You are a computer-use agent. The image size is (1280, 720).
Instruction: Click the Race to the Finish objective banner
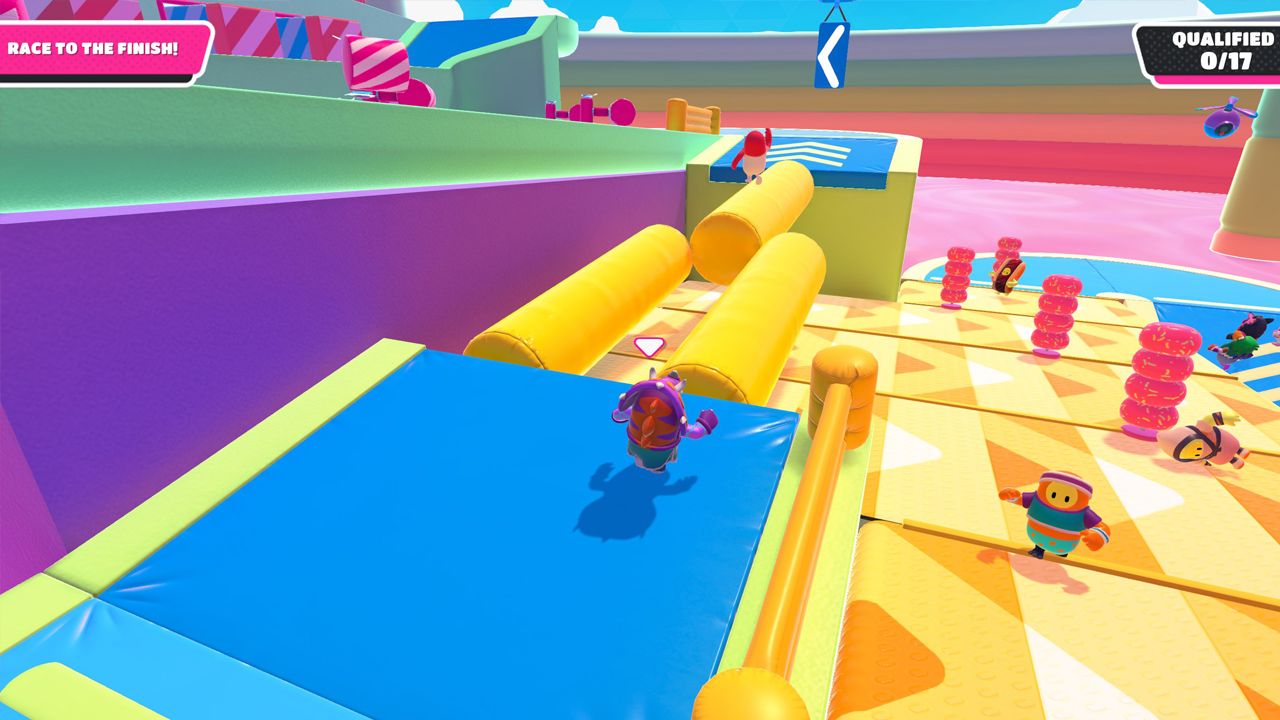coord(95,48)
